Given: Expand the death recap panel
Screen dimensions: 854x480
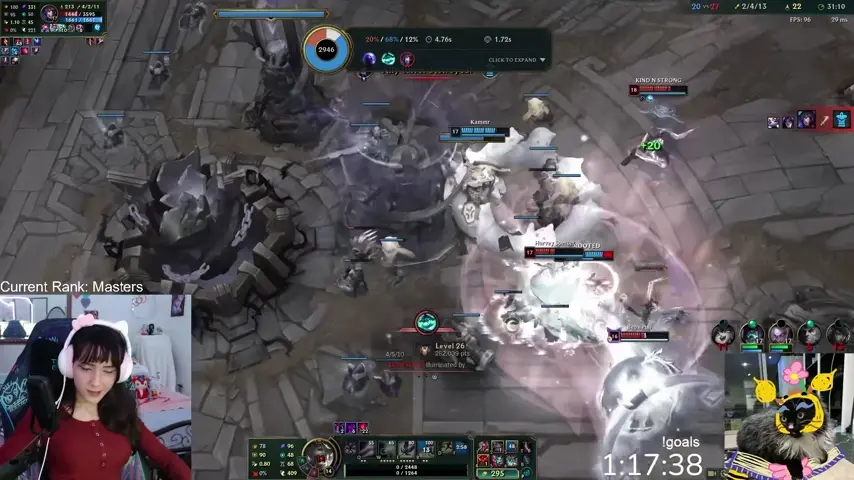Looking at the screenshot, I should (517, 60).
